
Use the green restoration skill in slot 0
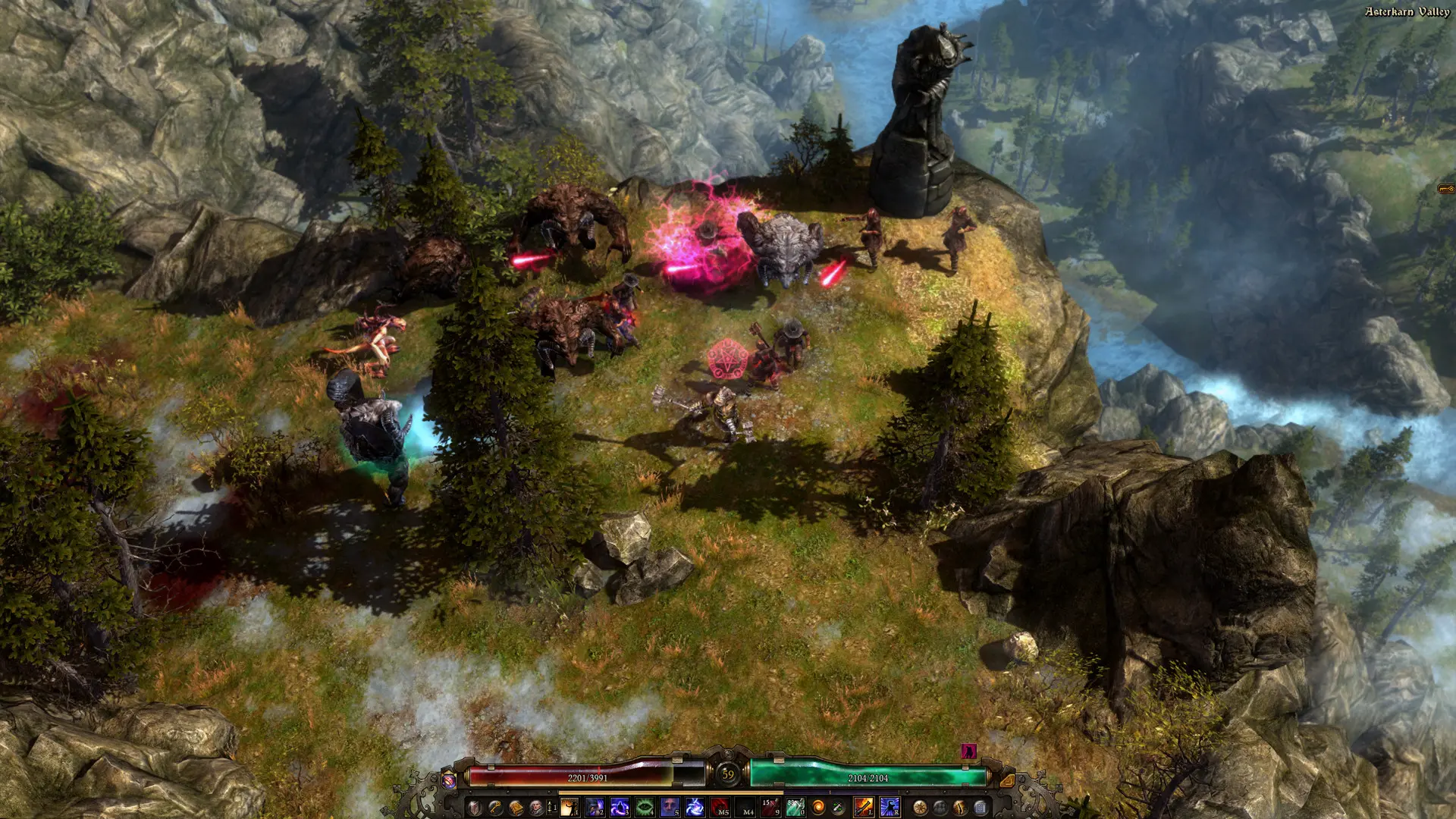pos(795,808)
